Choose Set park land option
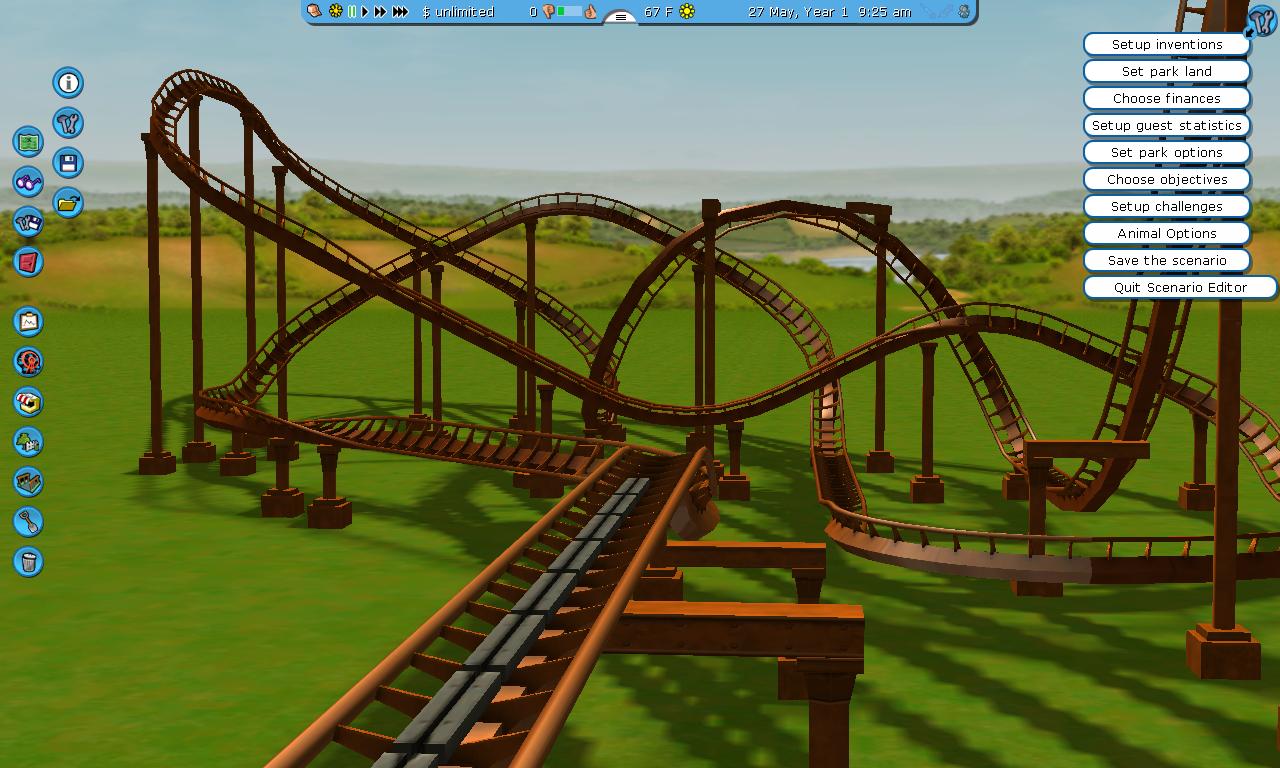The image size is (1280, 768). 1166,71
